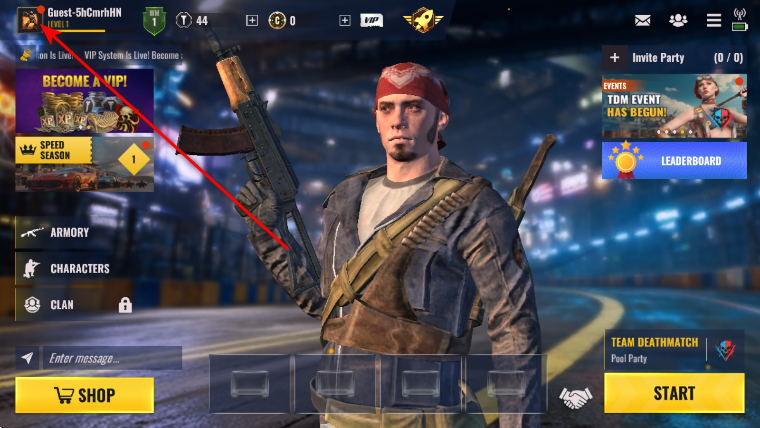
Task: Open the Characters menu
Action: [x=79, y=268]
